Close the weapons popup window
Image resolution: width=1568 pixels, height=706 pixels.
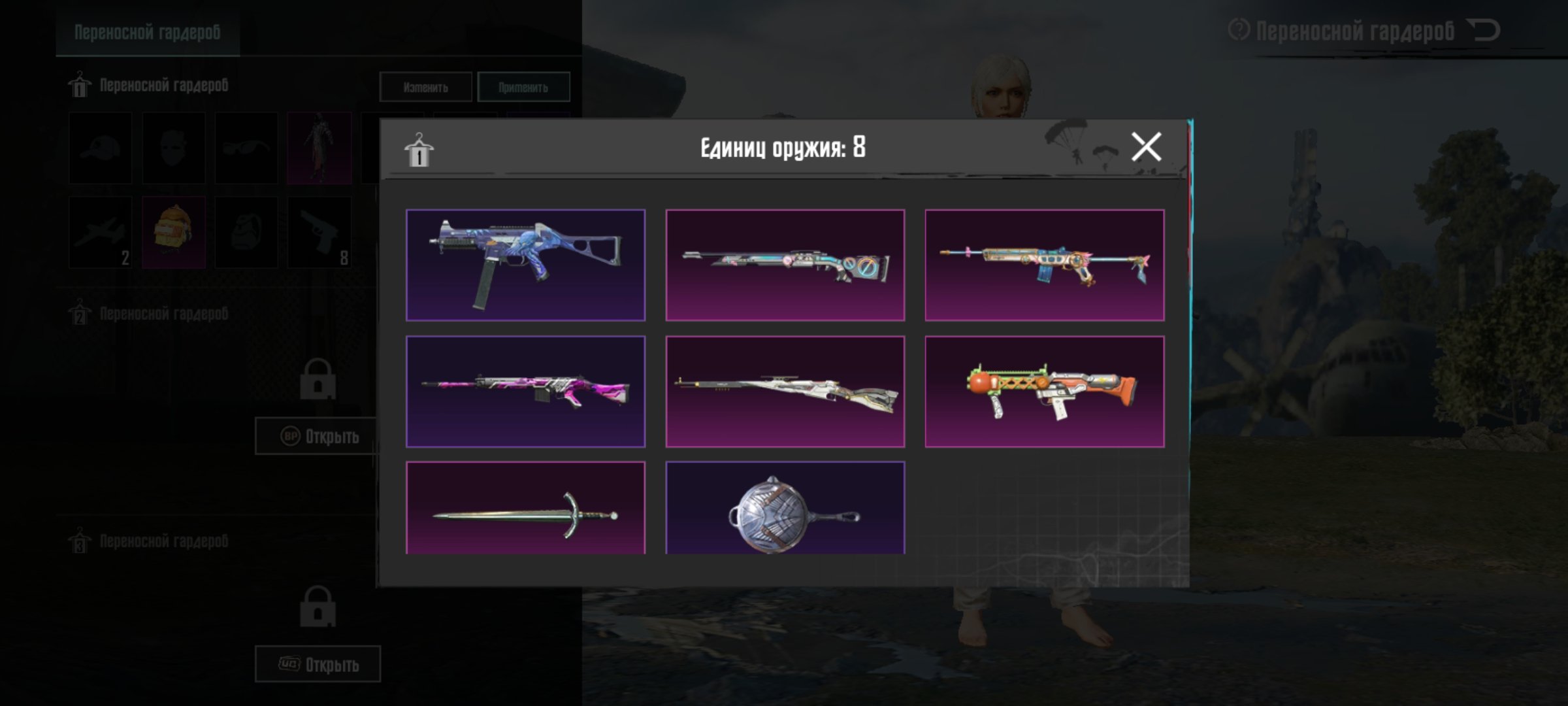[x=1146, y=146]
